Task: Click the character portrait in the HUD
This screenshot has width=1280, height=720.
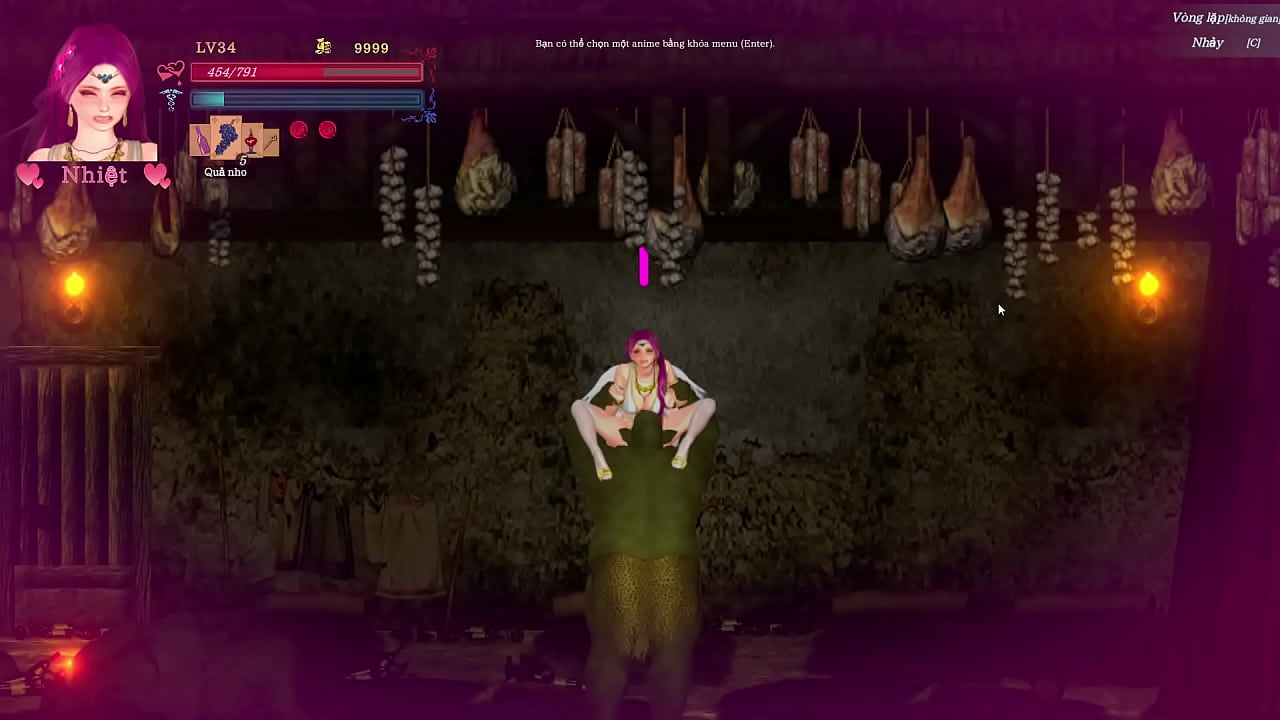Action: tap(96, 97)
